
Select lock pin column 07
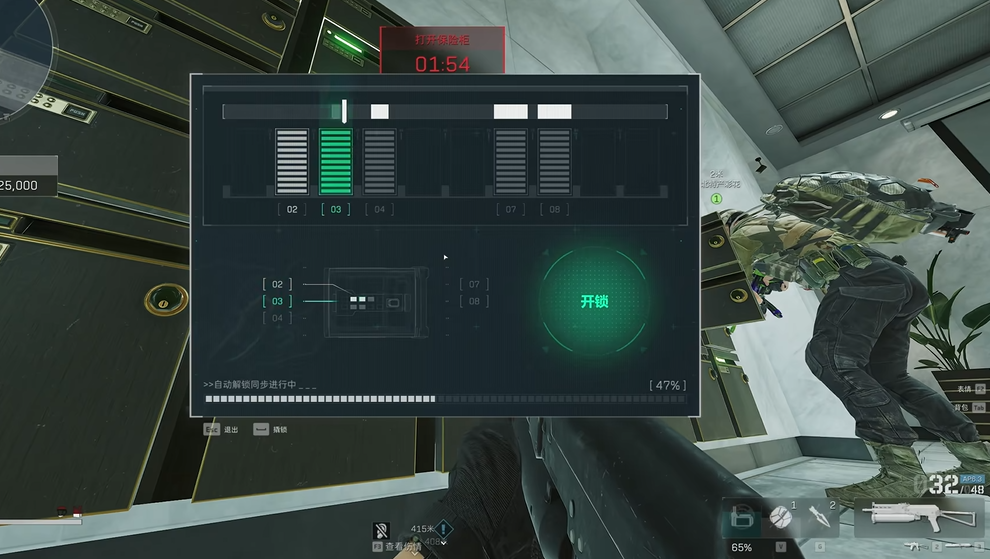point(511,161)
